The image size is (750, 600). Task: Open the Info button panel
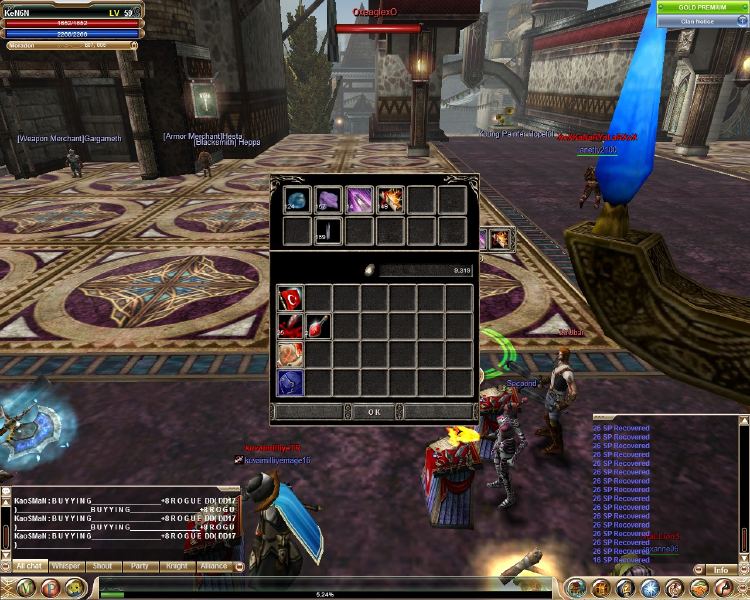[x=720, y=570]
